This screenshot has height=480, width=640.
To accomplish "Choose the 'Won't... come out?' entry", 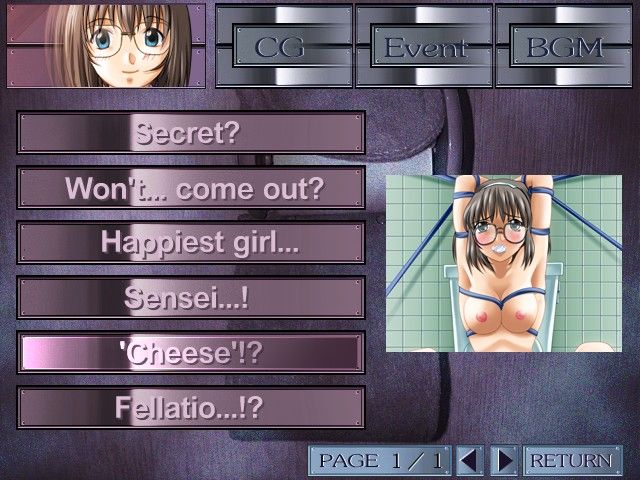I will point(191,188).
